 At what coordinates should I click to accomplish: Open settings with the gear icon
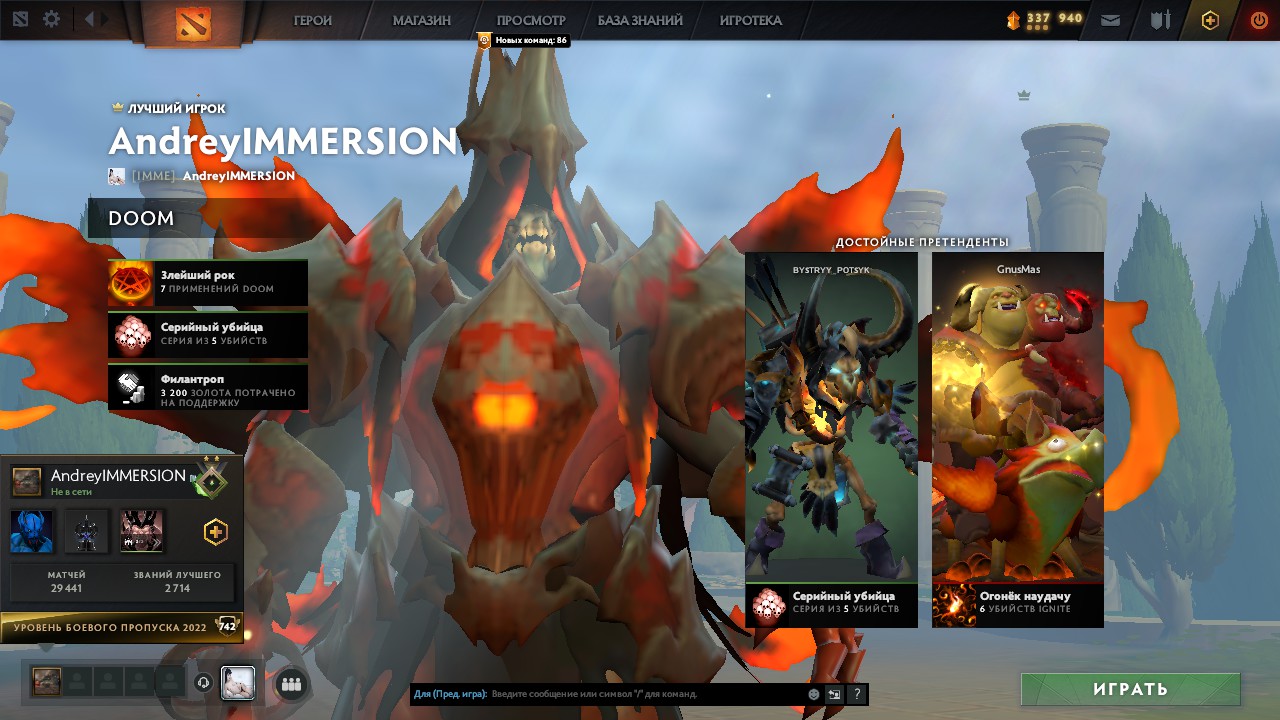(51, 19)
